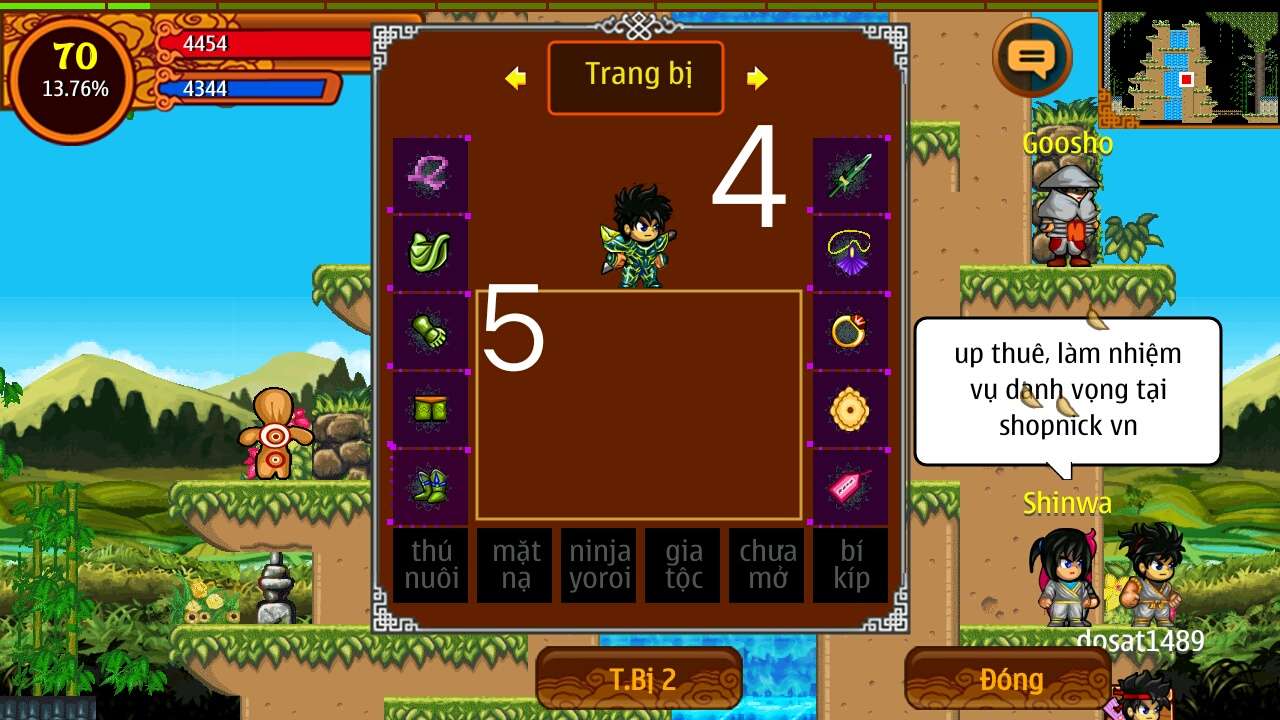The height and width of the screenshot is (720, 1280).
Task: Open the chat speech bubble icon
Action: tap(1032, 58)
